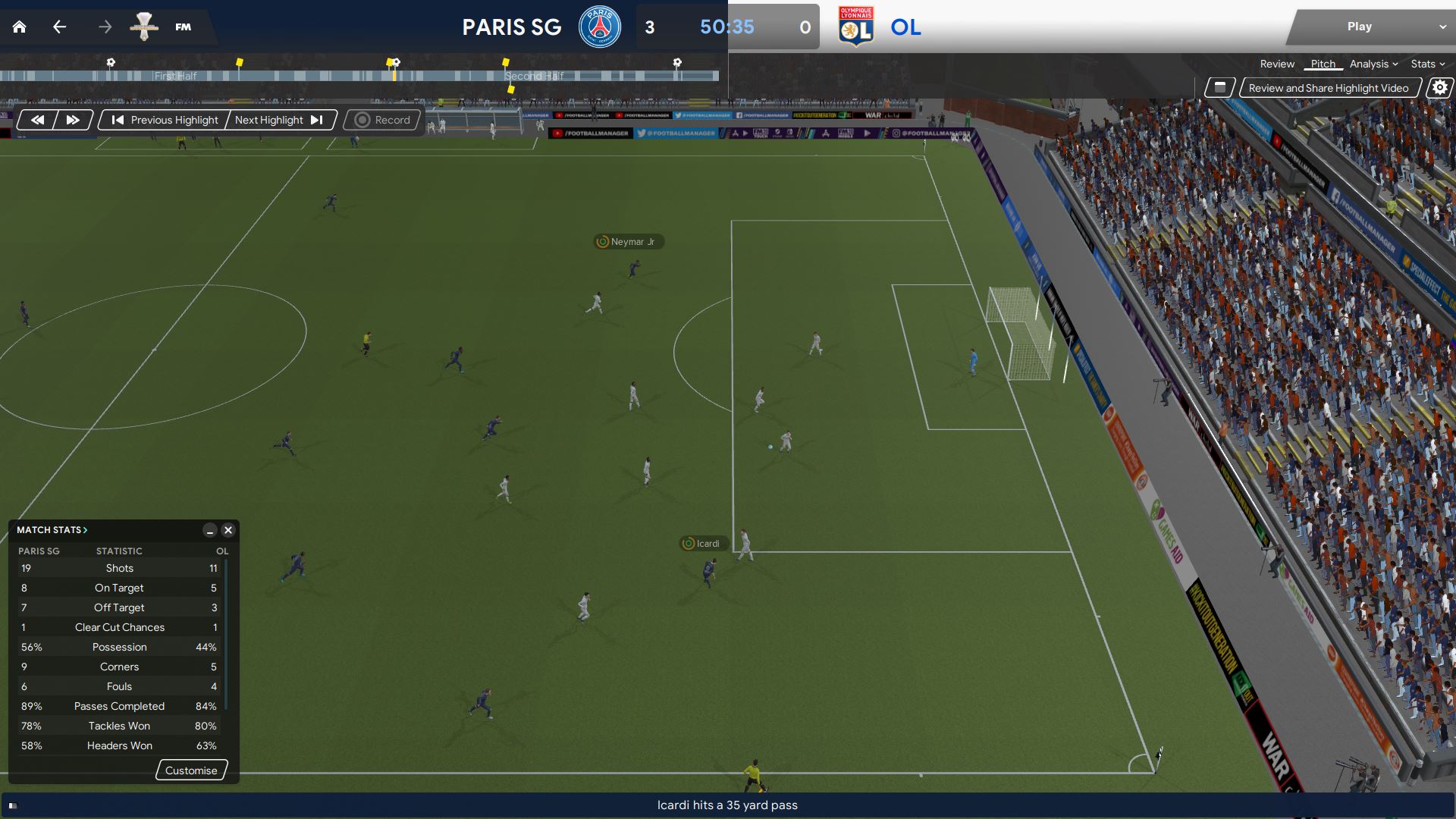
Task: Open the Analysis dropdown
Action: pos(1373,64)
